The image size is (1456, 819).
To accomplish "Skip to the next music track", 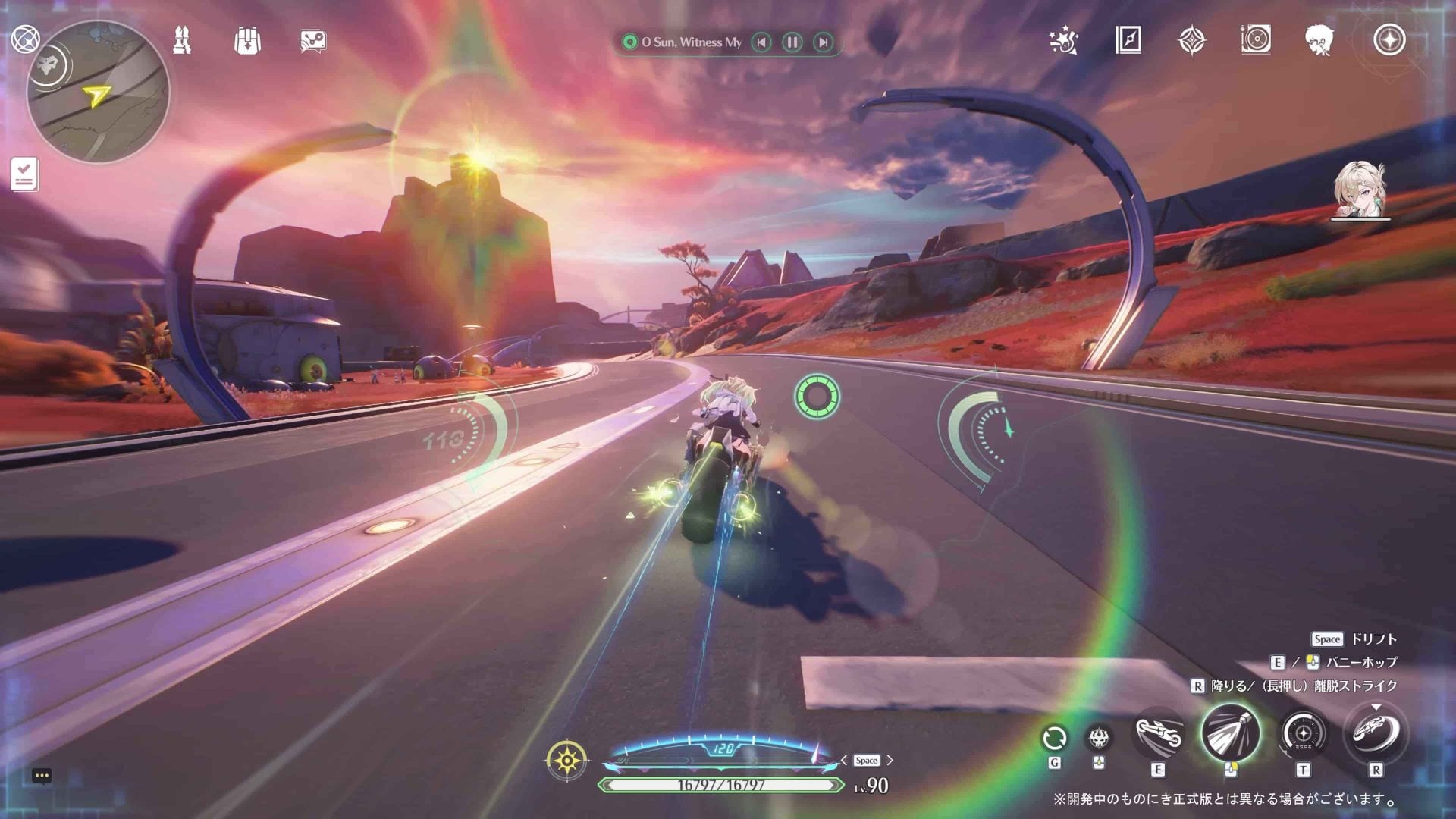I will (x=823, y=42).
